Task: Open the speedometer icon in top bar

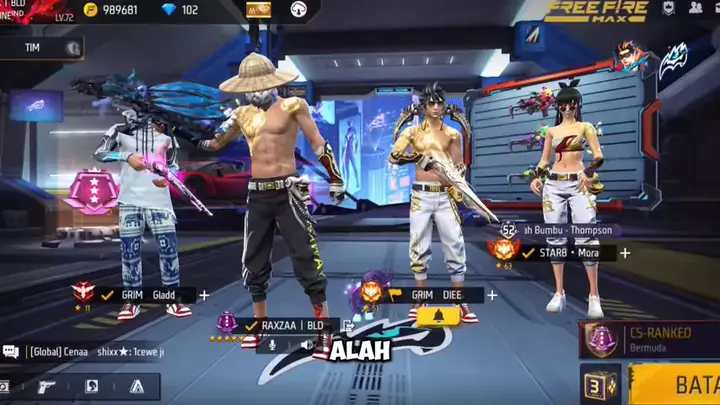Action: [x=299, y=10]
